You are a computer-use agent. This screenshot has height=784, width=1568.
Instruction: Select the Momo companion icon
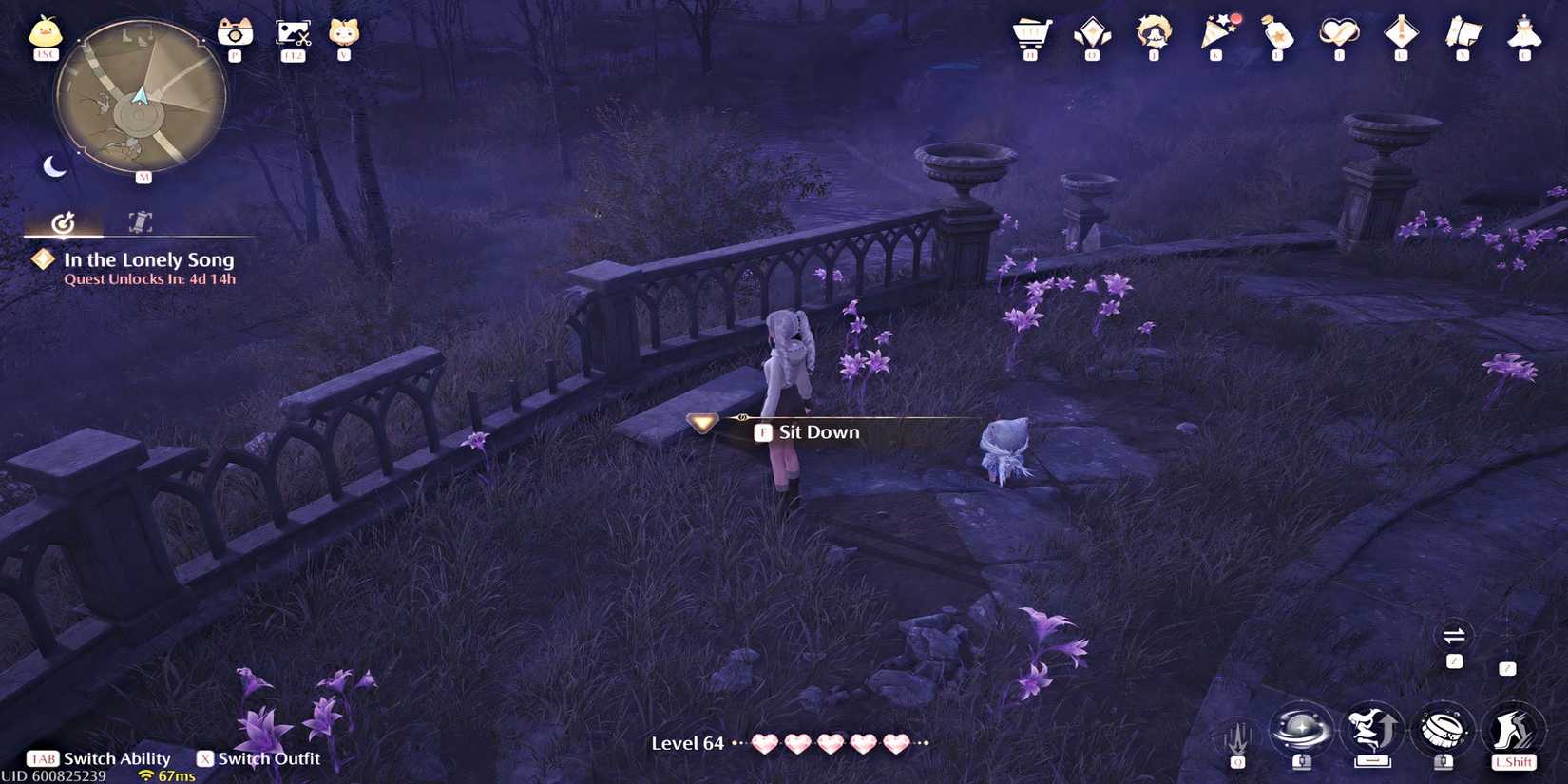[x=1152, y=36]
